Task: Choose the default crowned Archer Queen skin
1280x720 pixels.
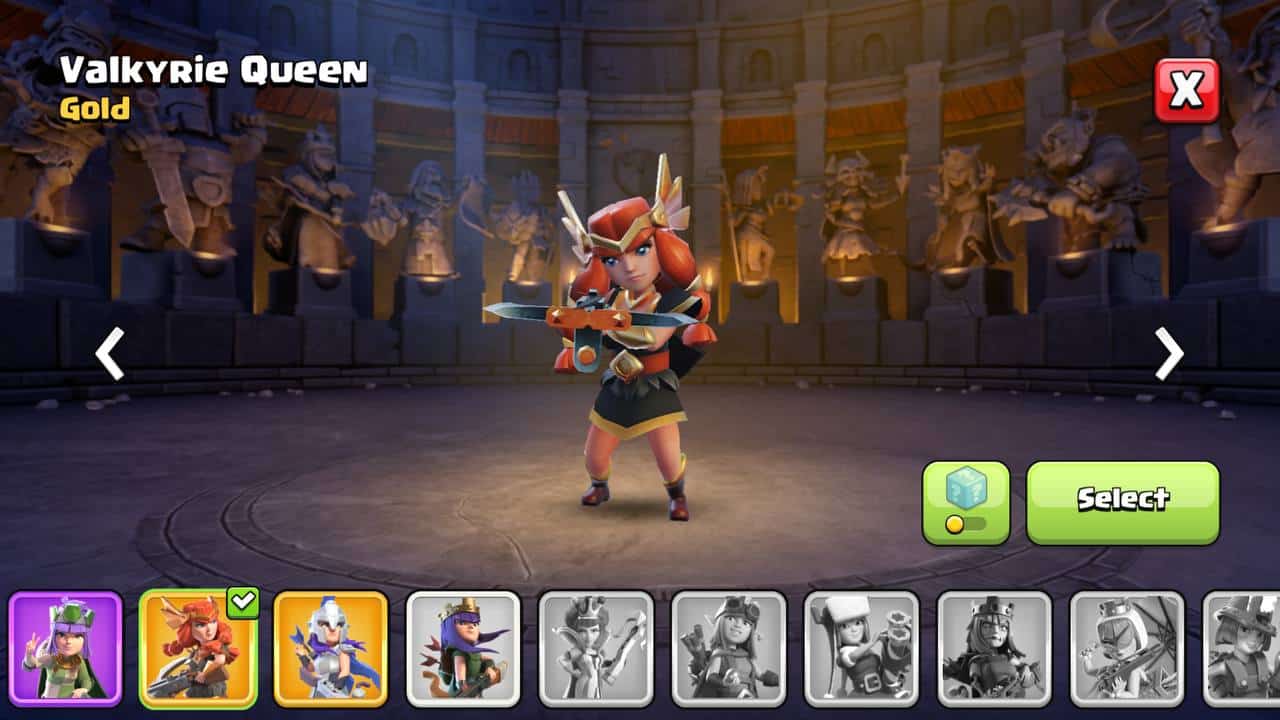Action: [463, 649]
